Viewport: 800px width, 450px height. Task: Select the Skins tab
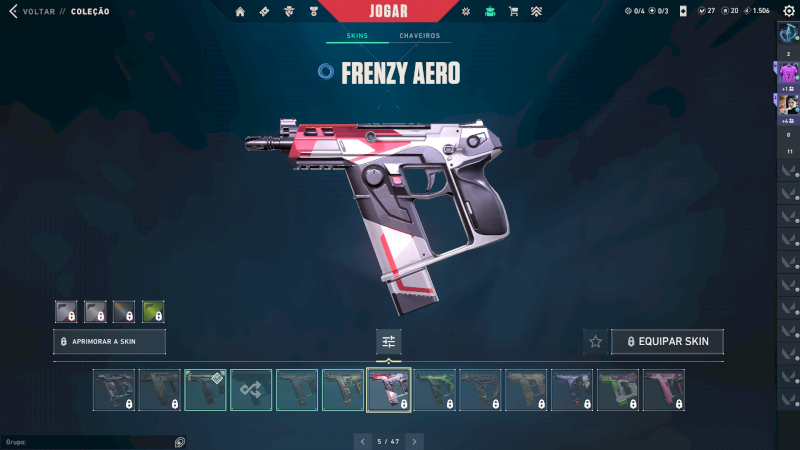click(357, 36)
